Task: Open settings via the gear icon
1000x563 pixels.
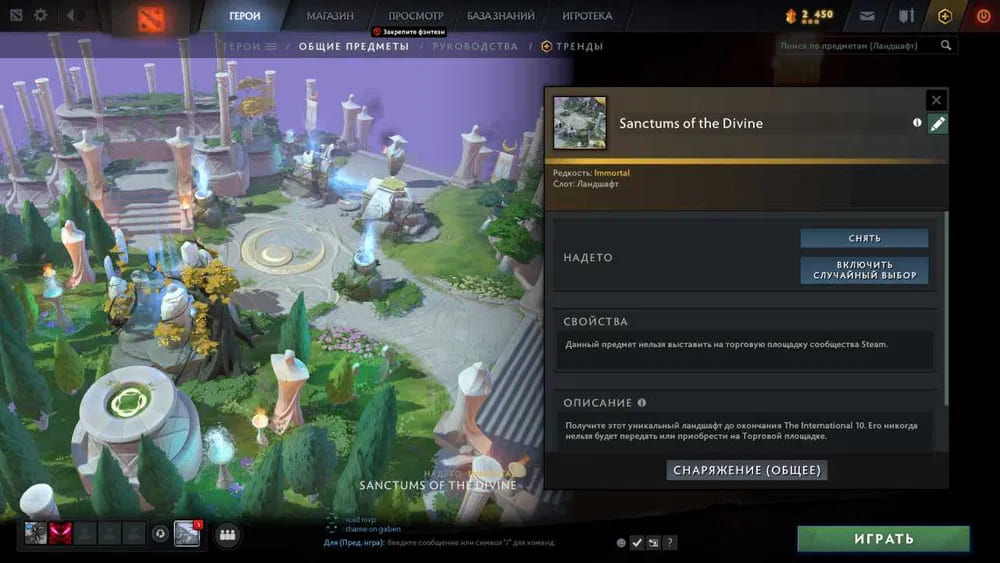Action: coord(41,16)
